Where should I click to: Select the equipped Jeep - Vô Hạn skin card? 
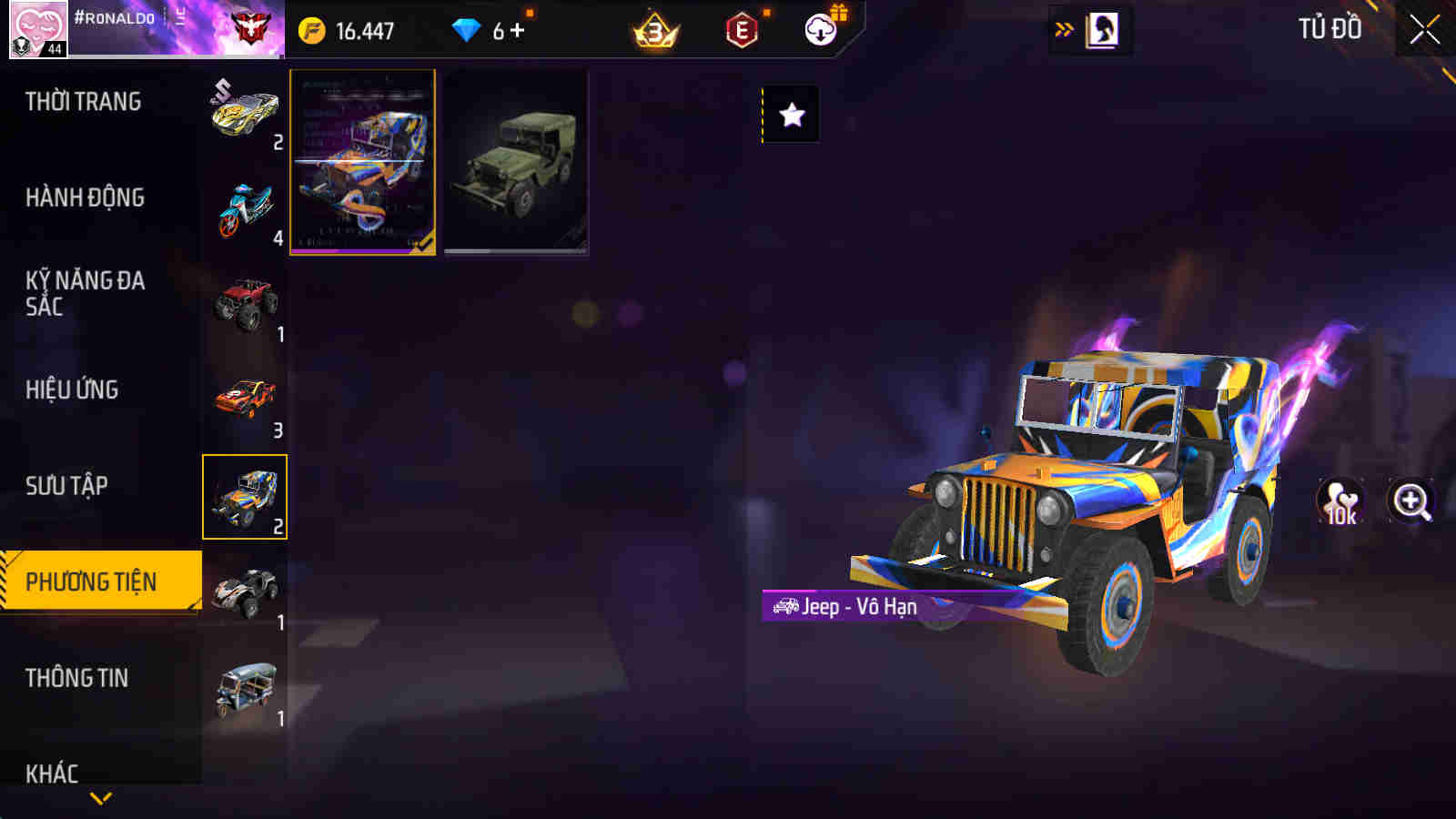361,162
